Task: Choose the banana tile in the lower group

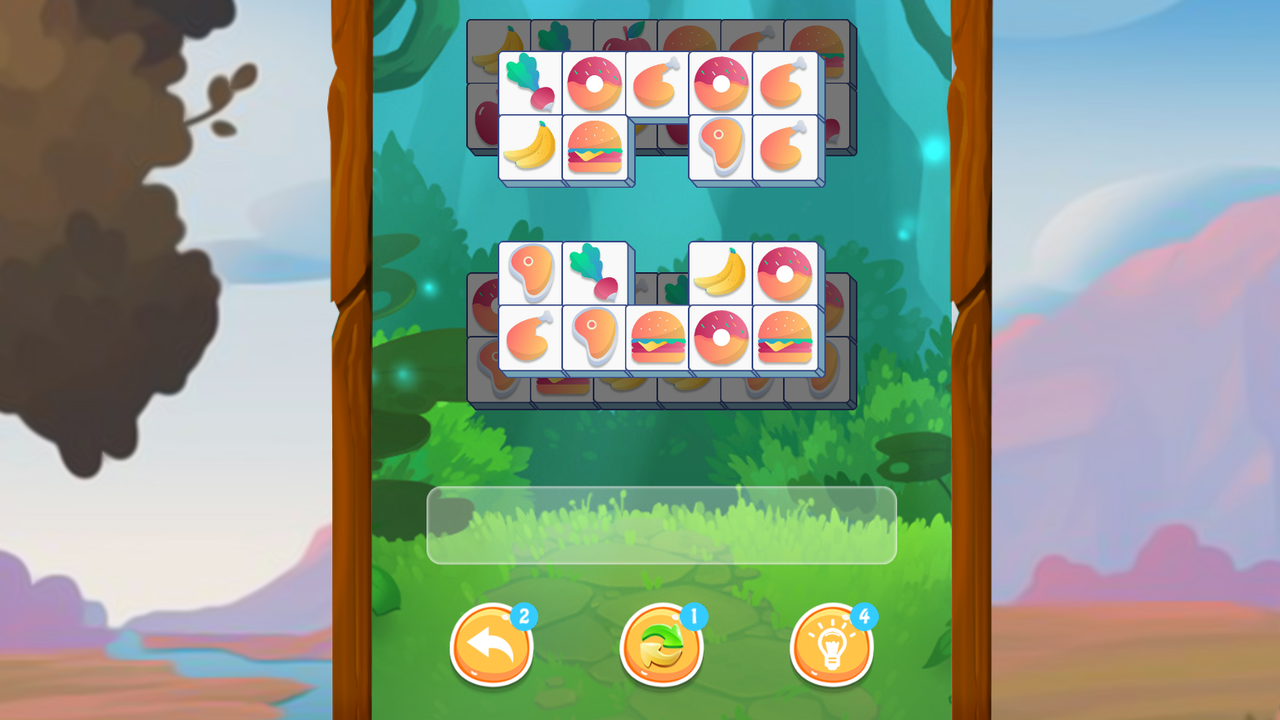Action: click(x=723, y=272)
